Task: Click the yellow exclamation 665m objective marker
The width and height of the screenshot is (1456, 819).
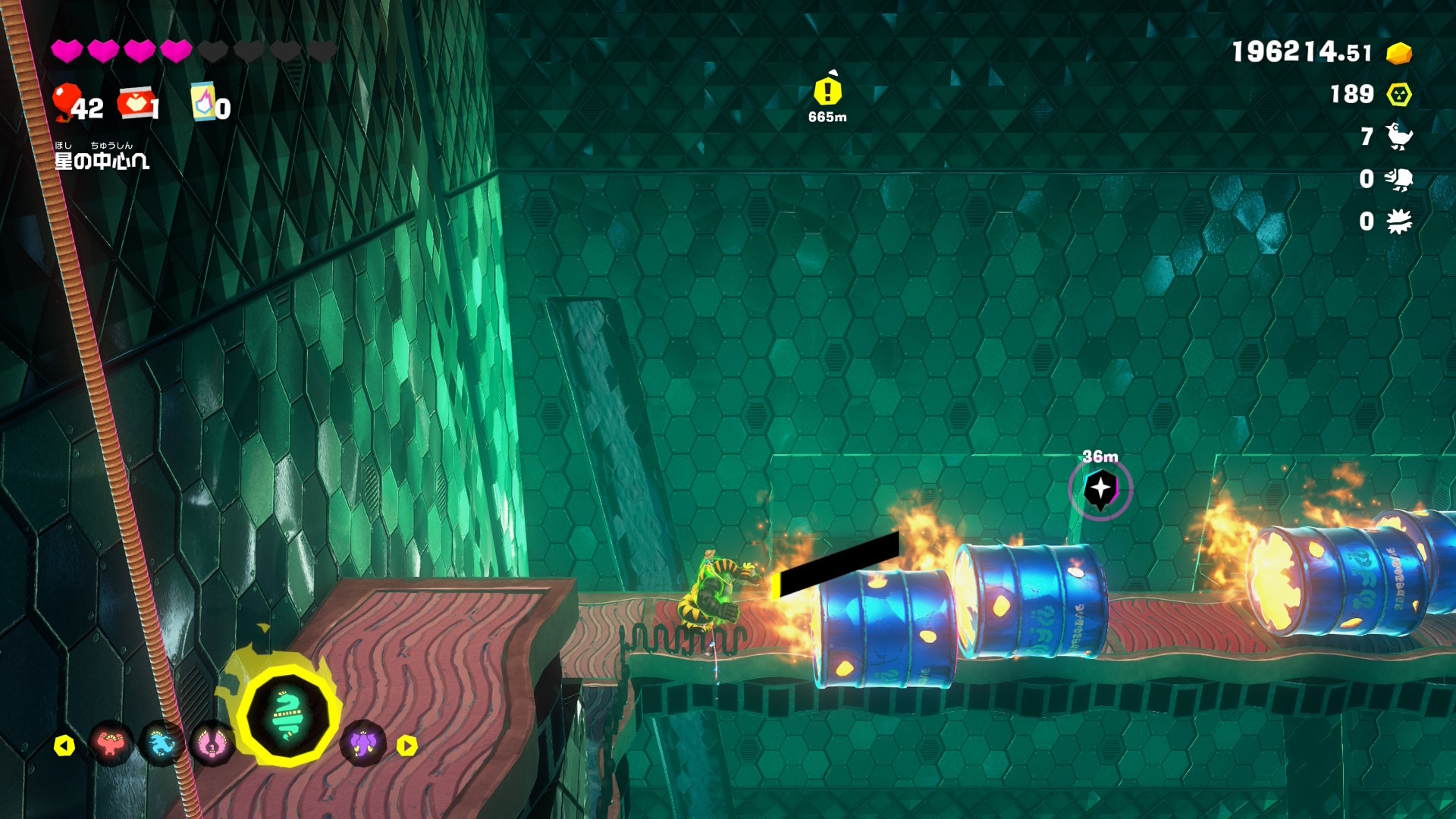Action: pyautogui.click(x=827, y=92)
